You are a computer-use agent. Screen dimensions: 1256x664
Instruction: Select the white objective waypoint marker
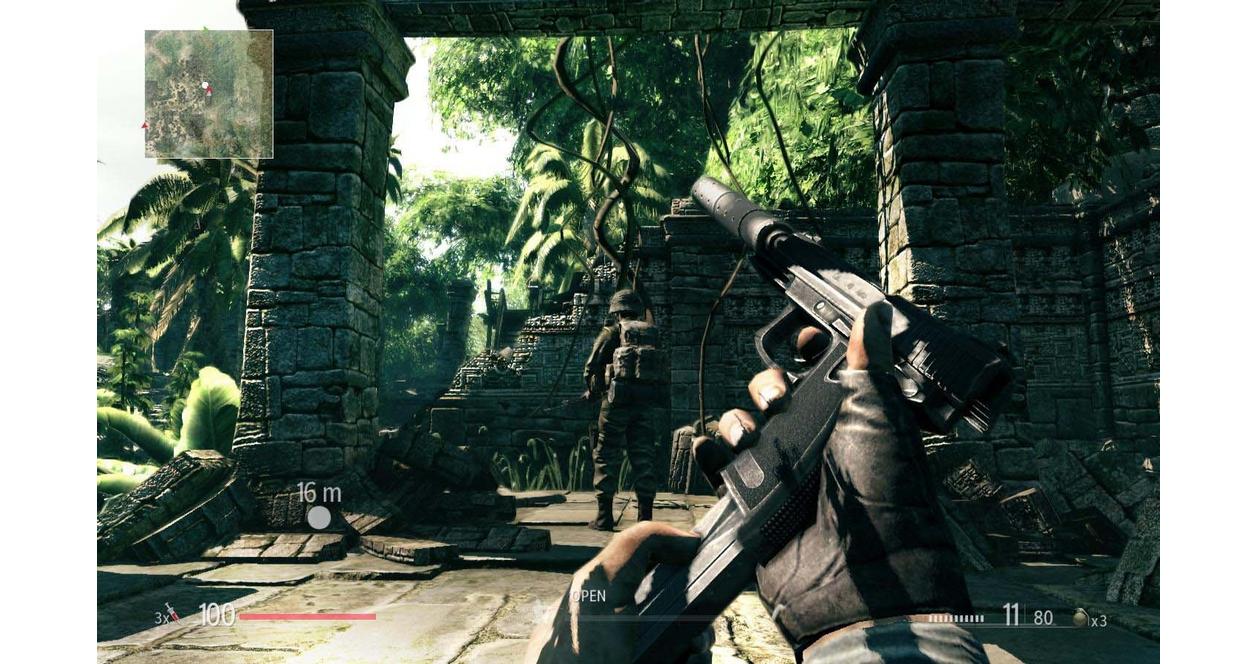(x=319, y=517)
